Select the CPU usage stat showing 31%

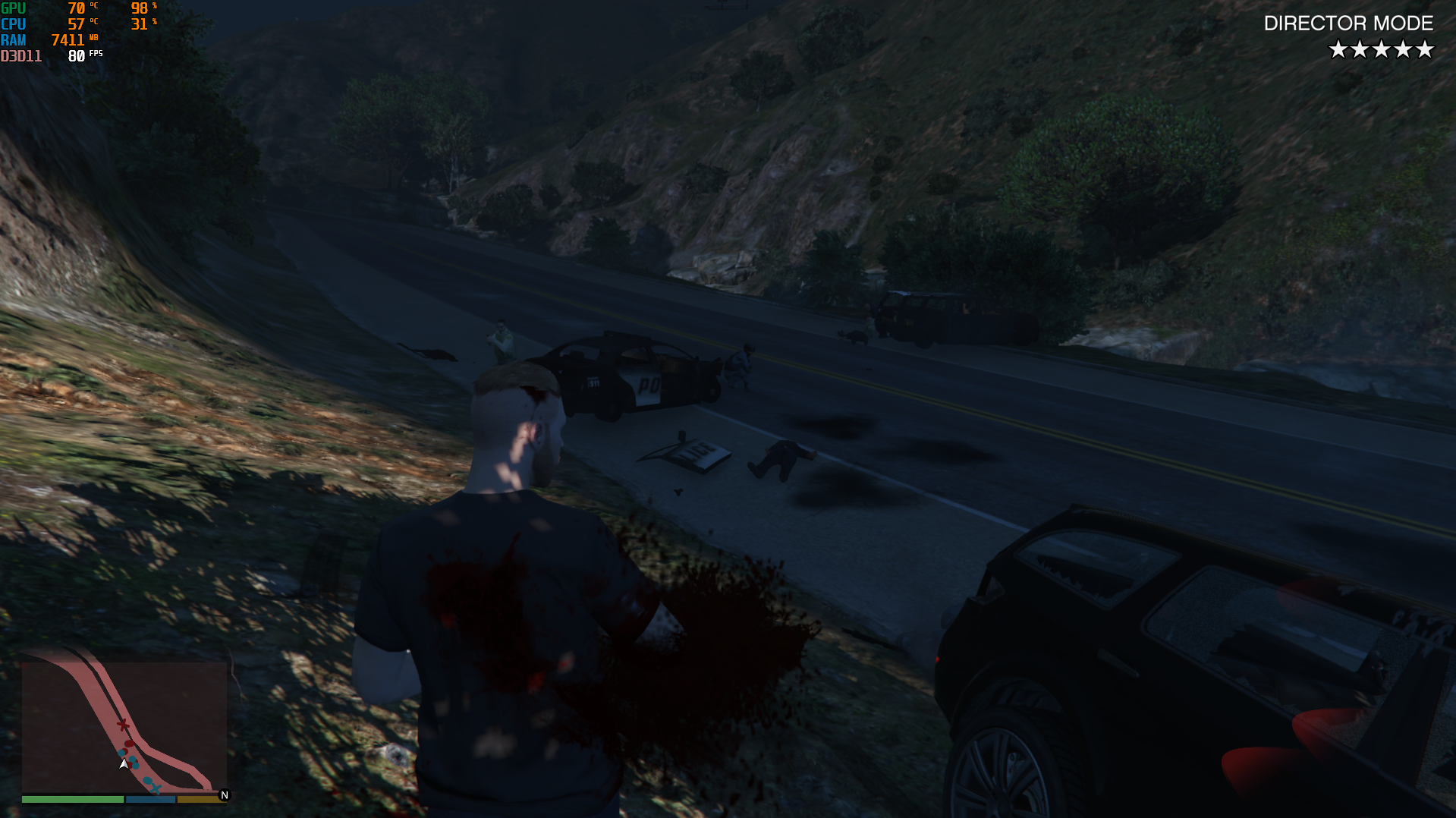pos(139,24)
